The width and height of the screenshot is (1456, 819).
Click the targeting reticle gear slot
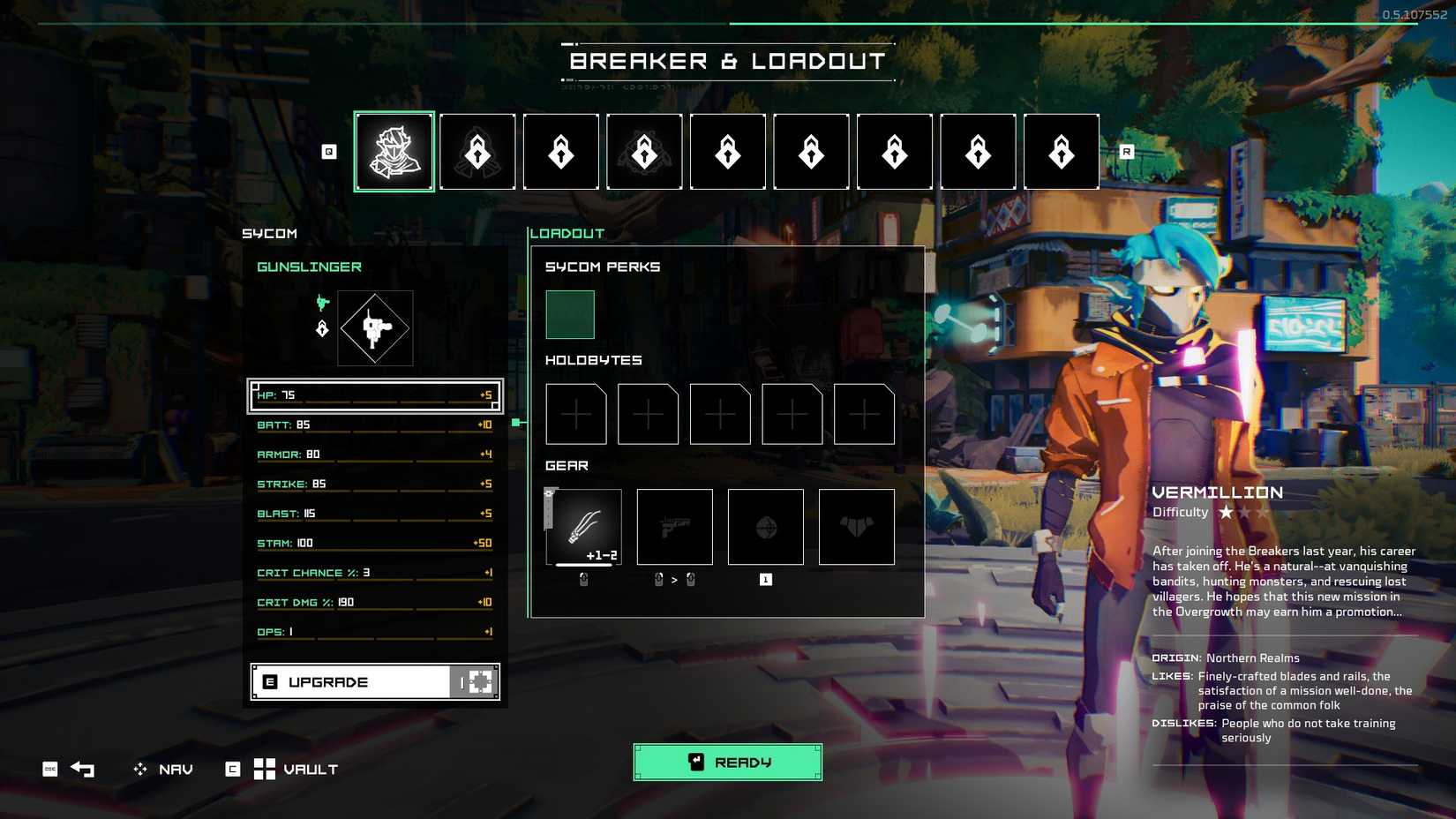click(765, 526)
